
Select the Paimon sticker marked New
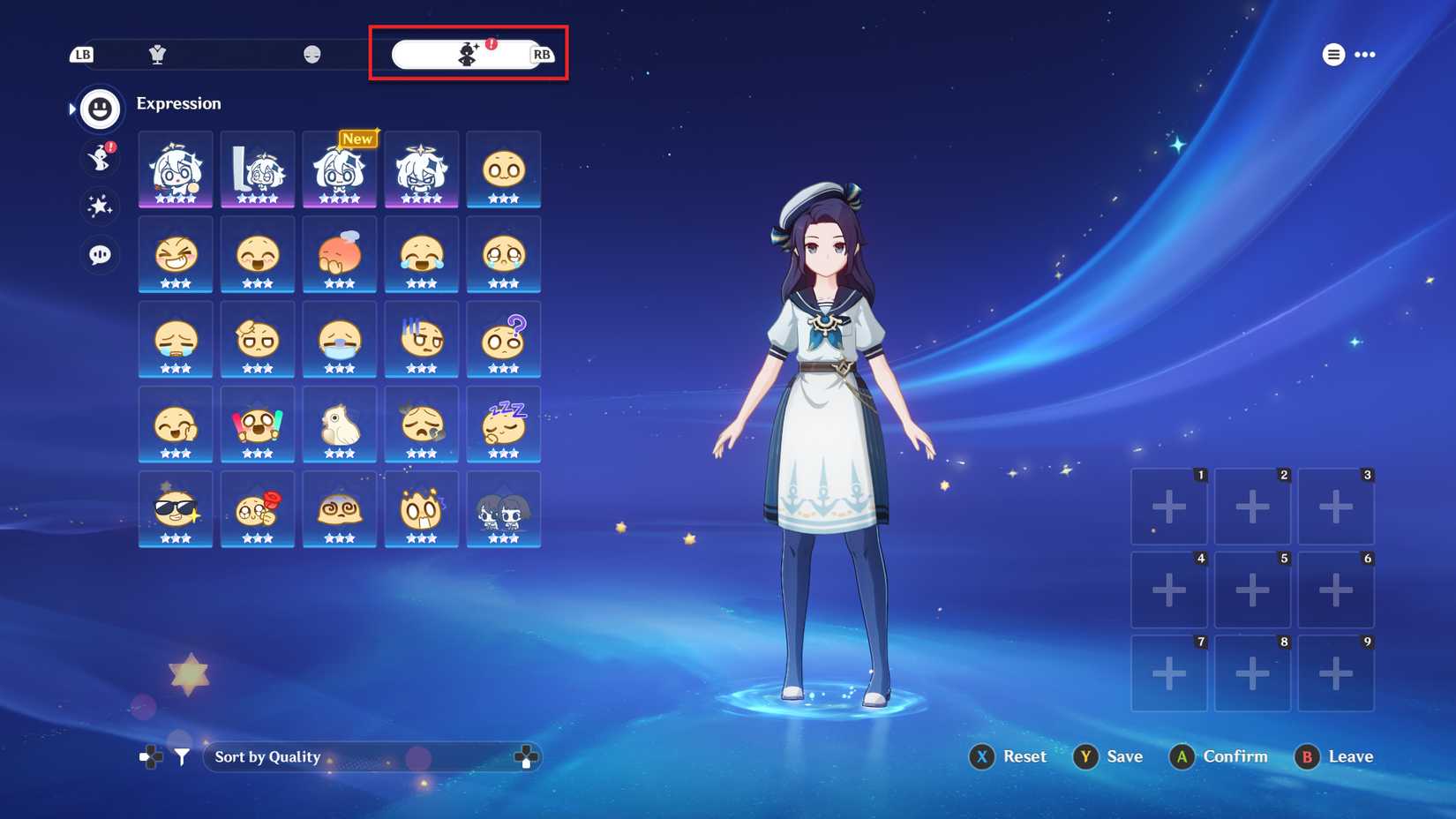tap(339, 170)
